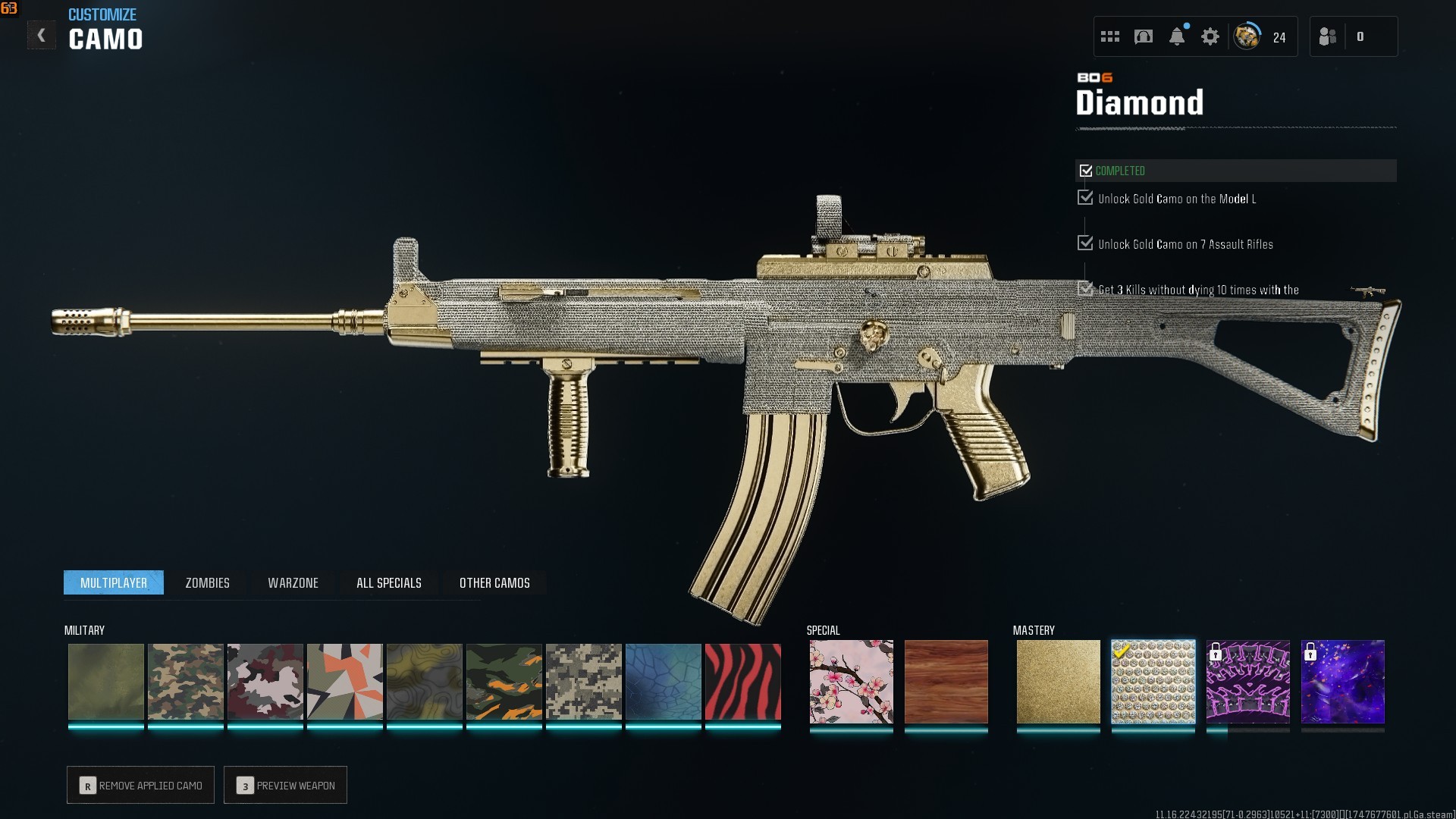View notifications via the bell icon
Viewport: 1456px width, 819px height.
click(x=1177, y=36)
